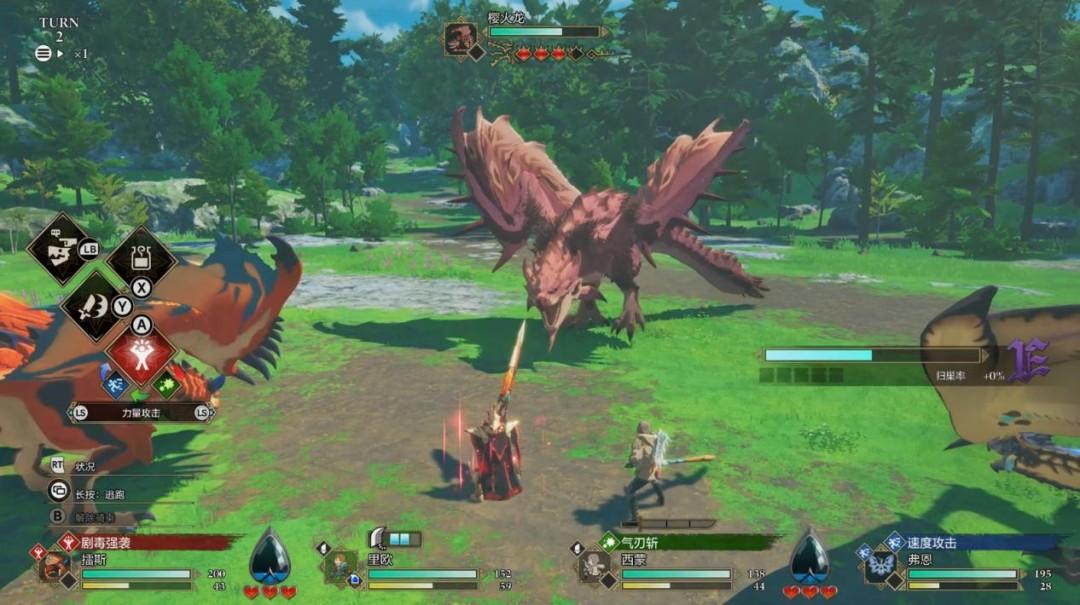Open the menu icon below TURN counter
Viewport: 1080px width, 605px height.
click(x=43, y=54)
